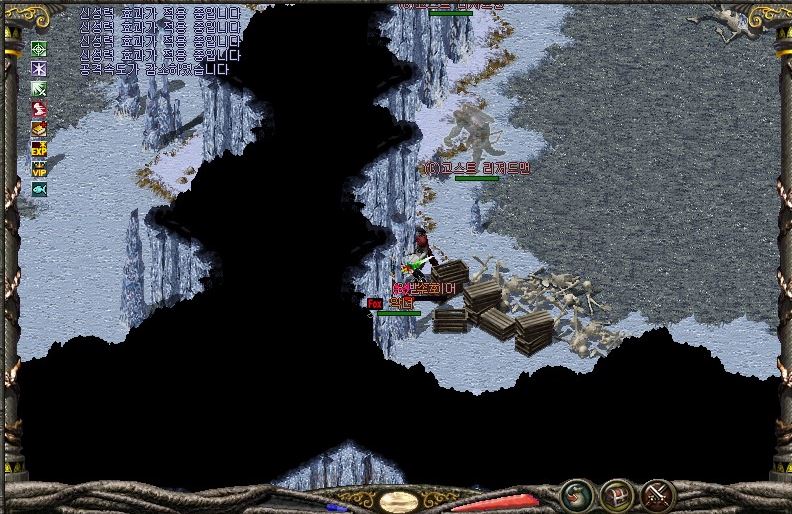792x514 pixels.
Task: Click the crossed swords combat button
Action: coord(657,495)
